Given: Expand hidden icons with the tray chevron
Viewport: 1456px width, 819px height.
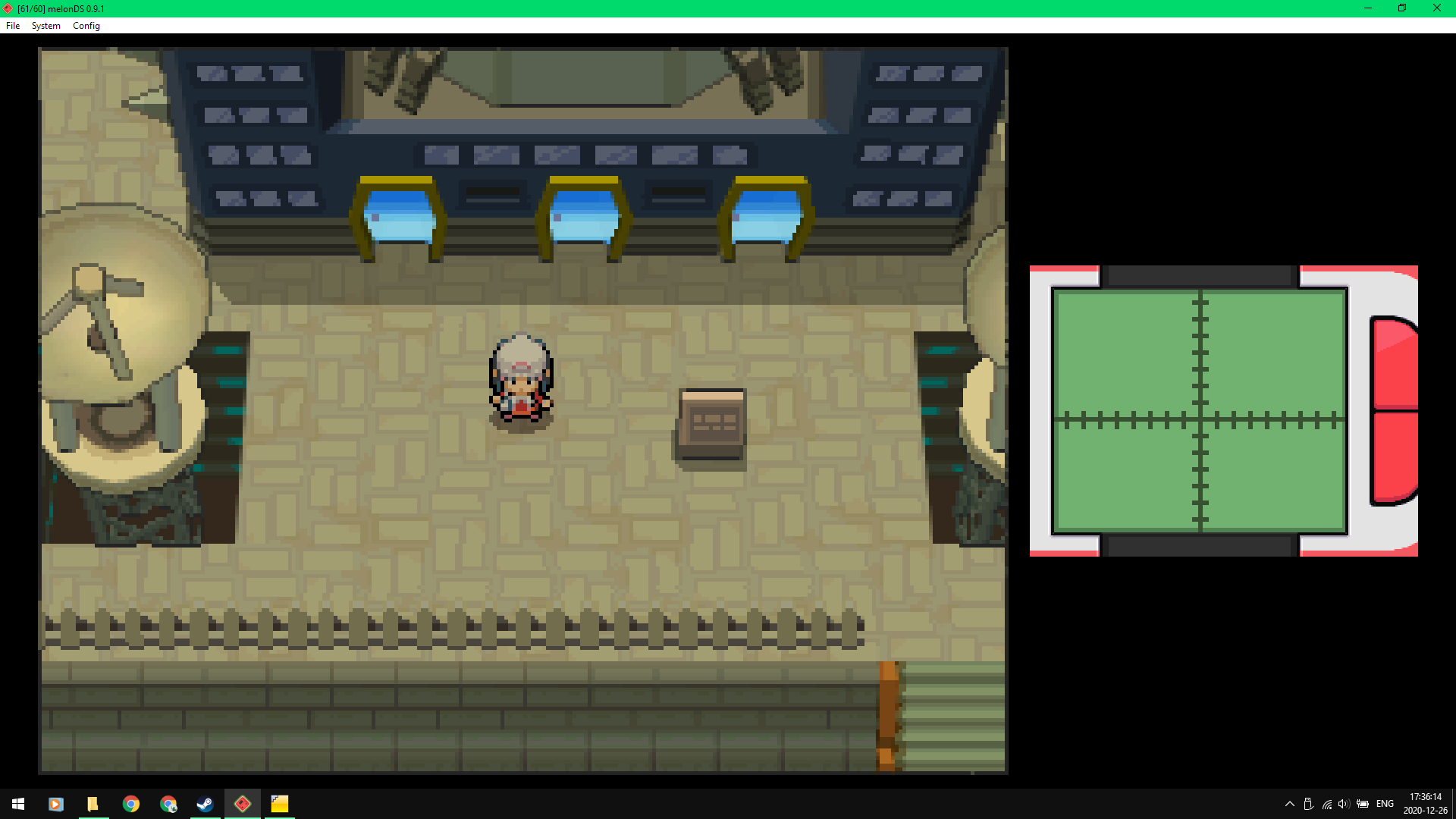Looking at the screenshot, I should coord(1291,804).
